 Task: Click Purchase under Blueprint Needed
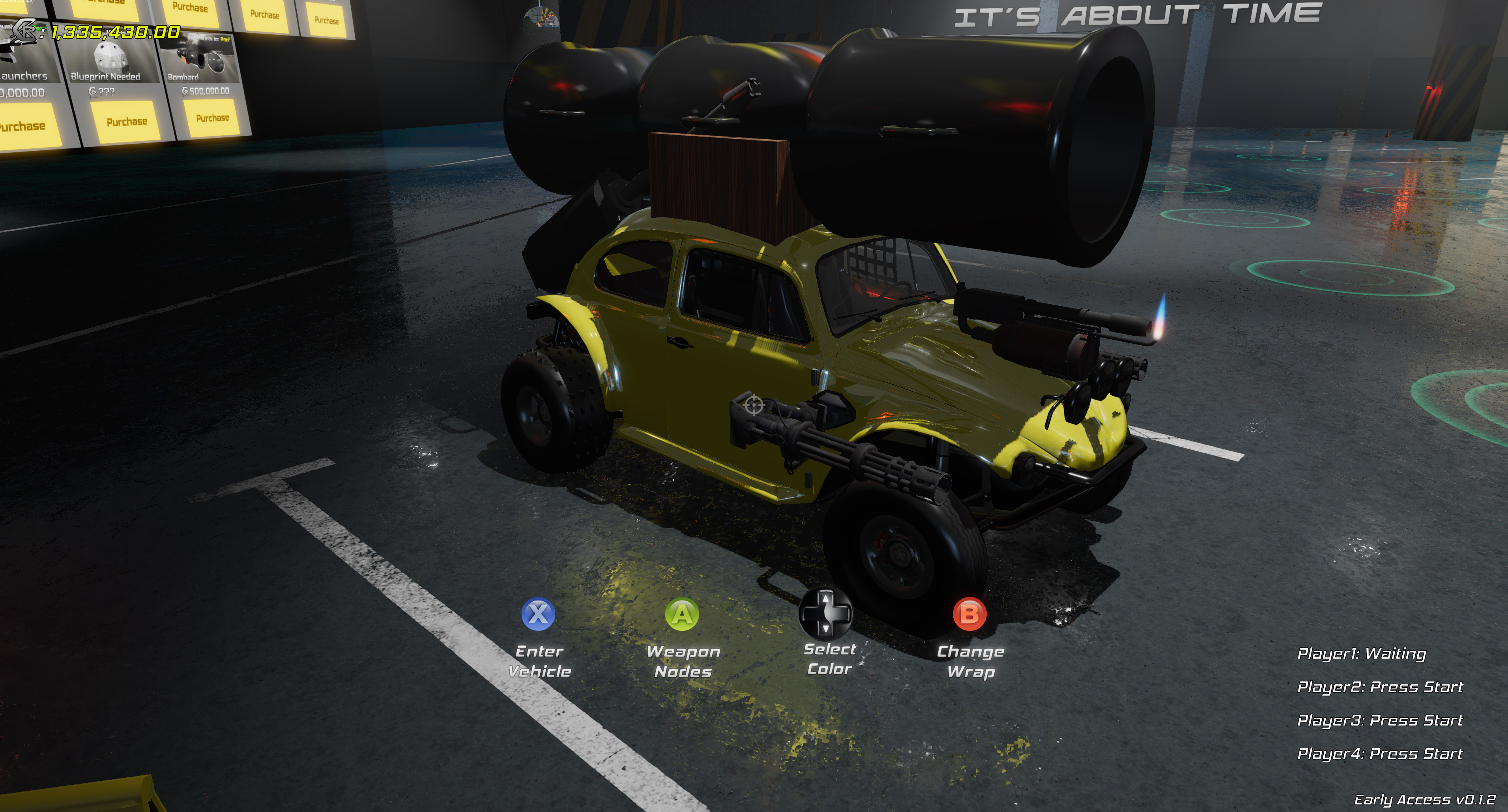(127, 121)
